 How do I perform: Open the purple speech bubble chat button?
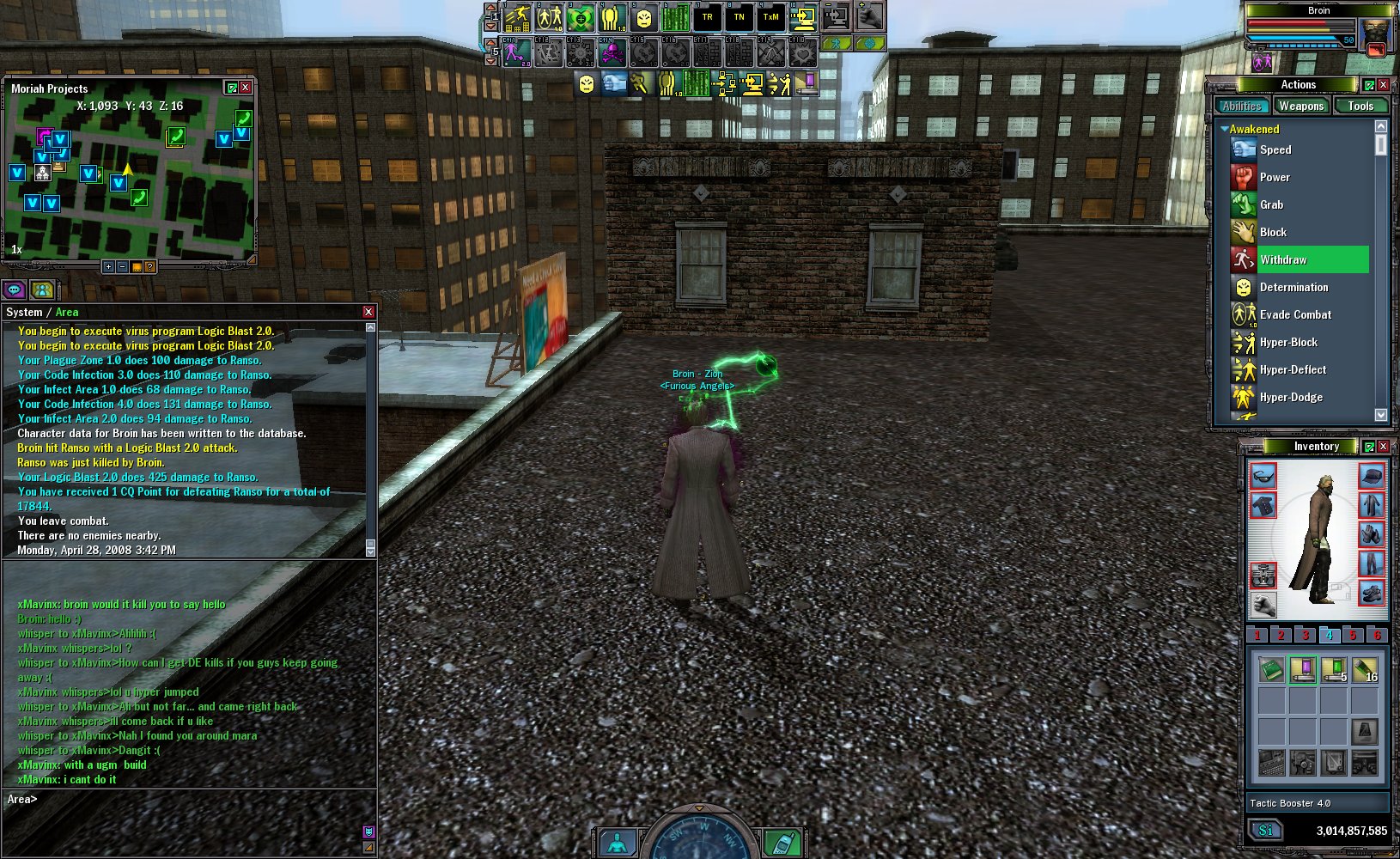click(14, 290)
